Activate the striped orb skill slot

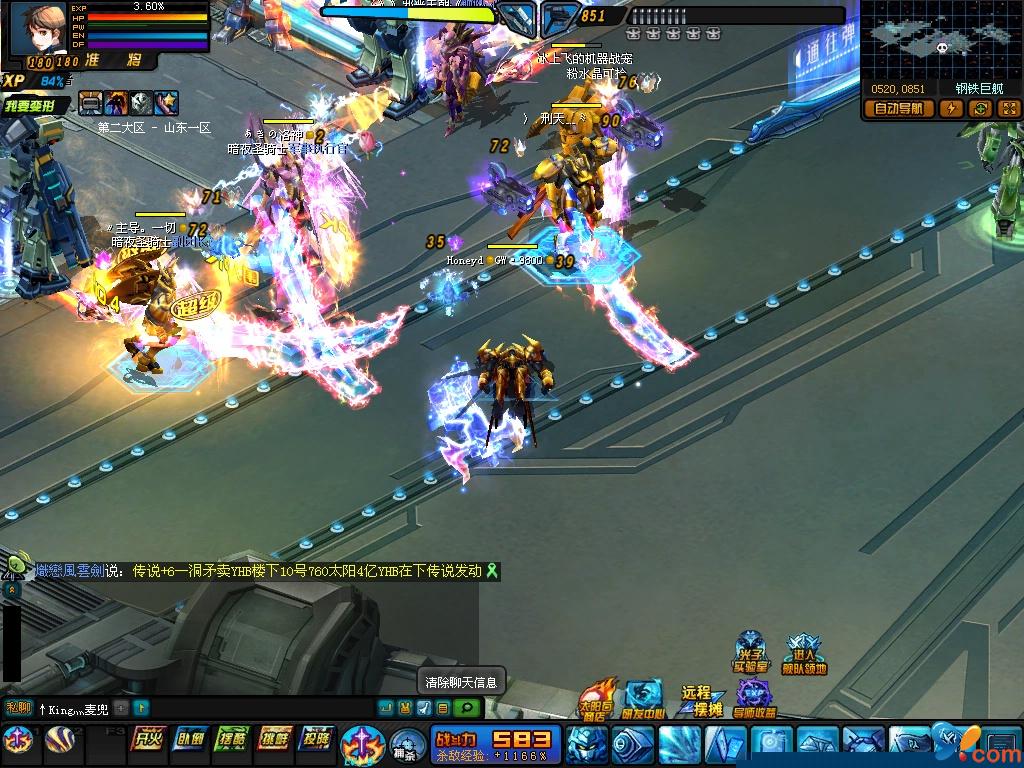click(61, 740)
